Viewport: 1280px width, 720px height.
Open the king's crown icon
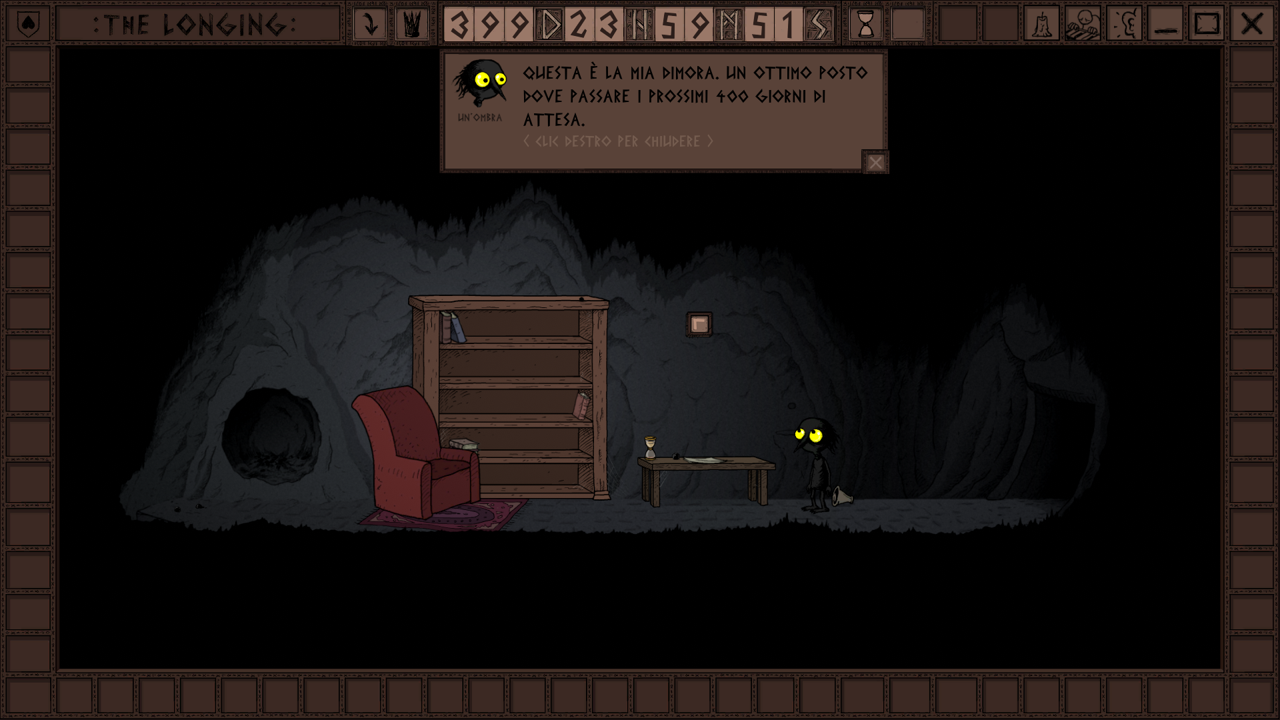pyautogui.click(x=411, y=24)
